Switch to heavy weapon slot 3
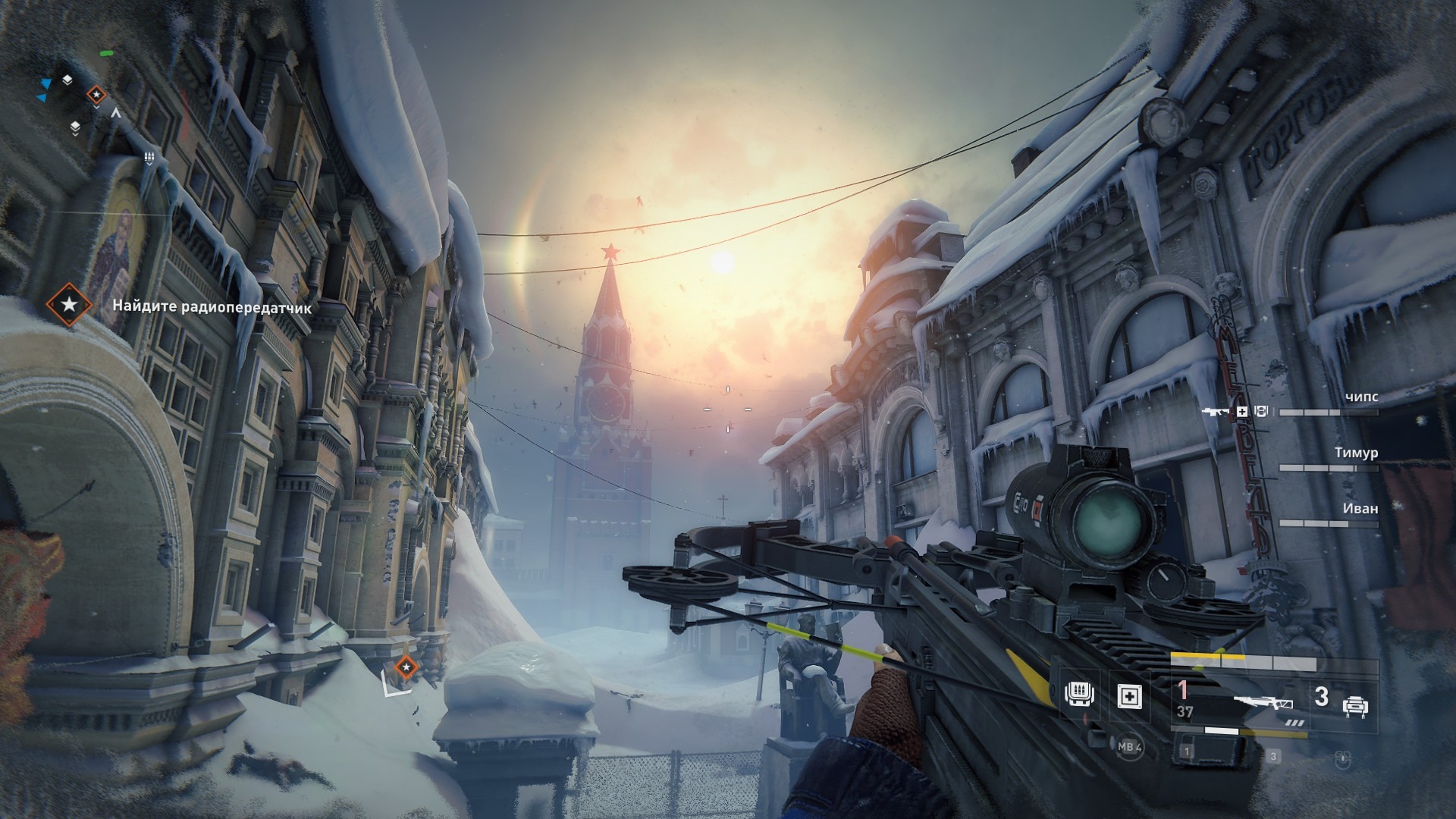 (x=1338, y=703)
